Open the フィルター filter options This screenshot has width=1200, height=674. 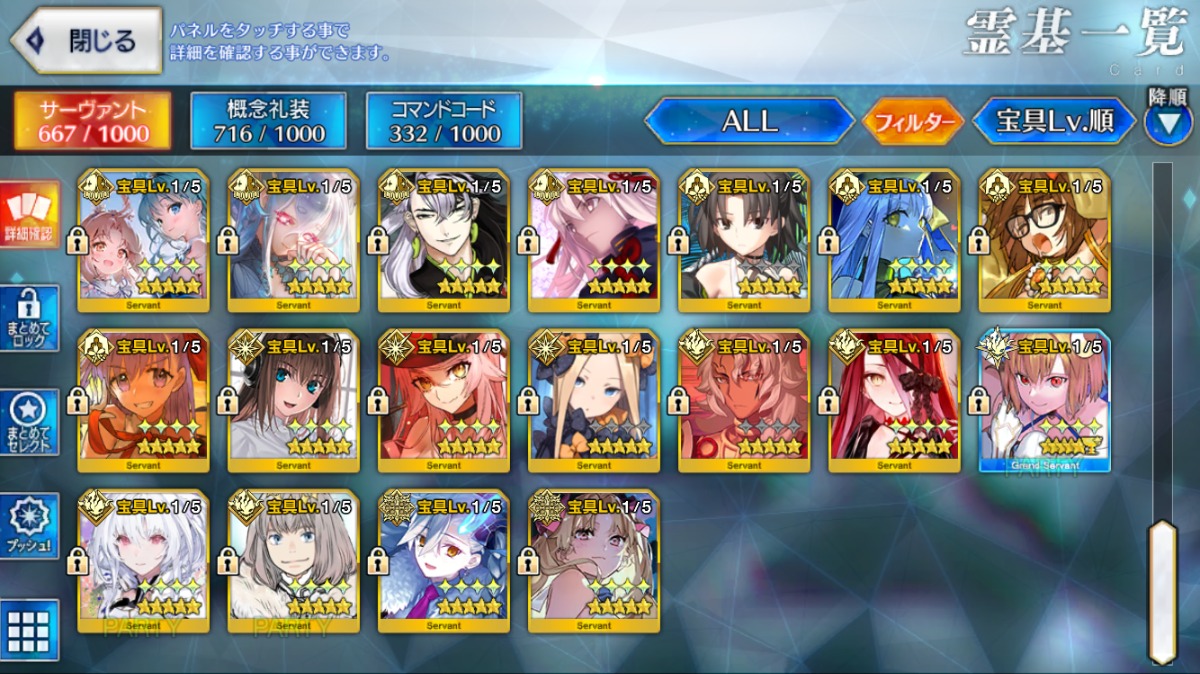point(912,122)
